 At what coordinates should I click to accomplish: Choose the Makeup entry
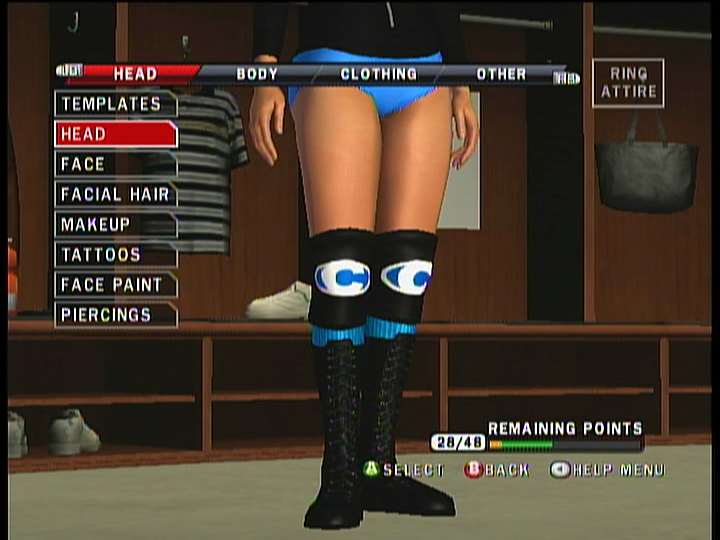[114, 224]
